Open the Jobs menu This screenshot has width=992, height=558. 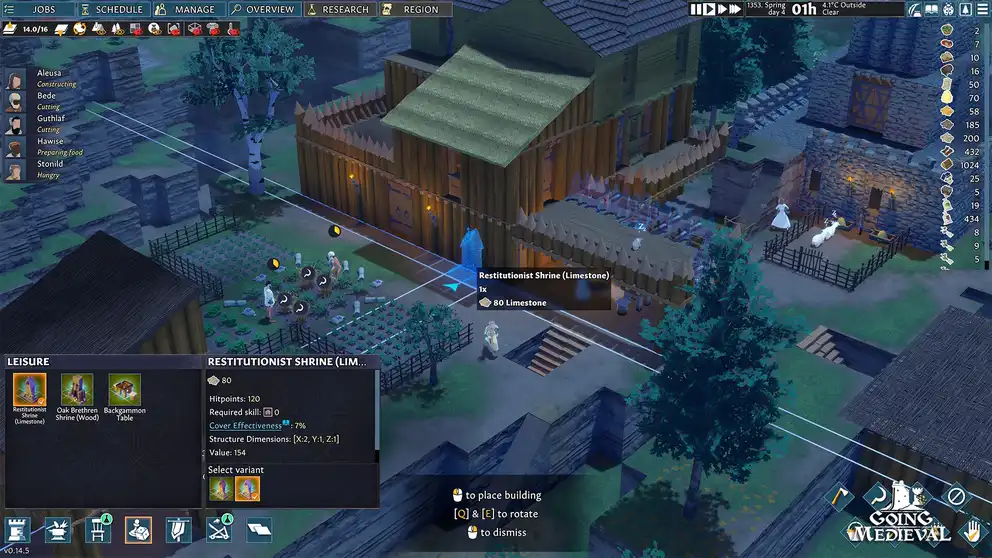pos(37,9)
